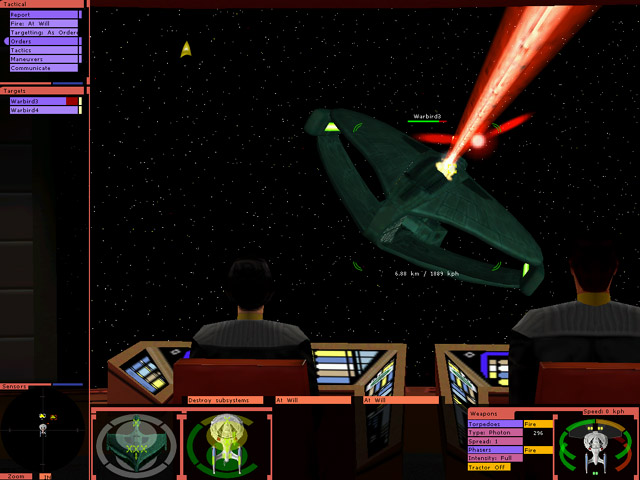Click the sensors radar display
640x480 pixels.
pyautogui.click(x=42, y=428)
